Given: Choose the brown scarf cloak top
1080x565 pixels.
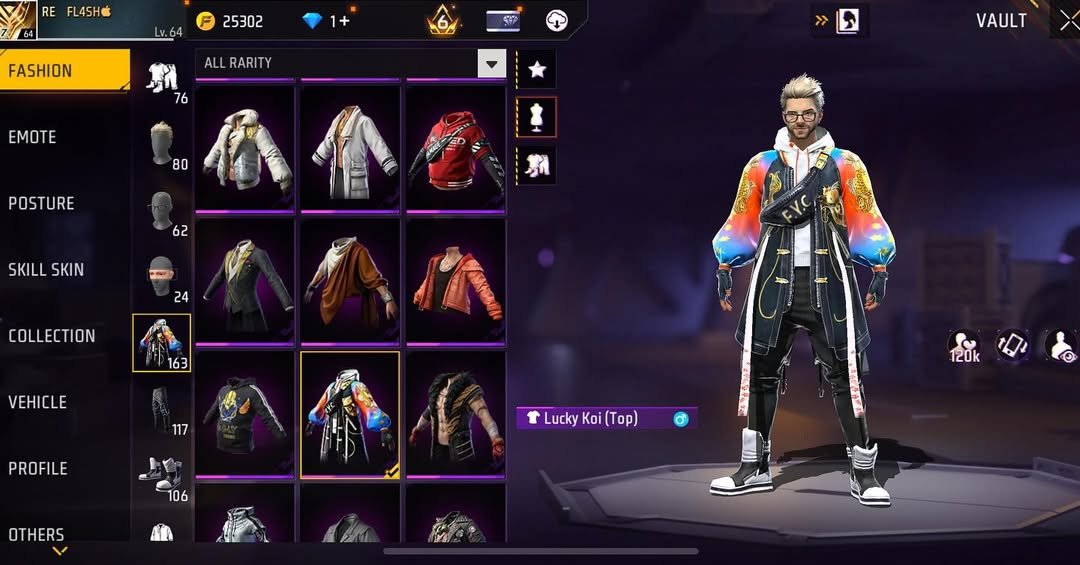Looking at the screenshot, I should coord(350,281).
